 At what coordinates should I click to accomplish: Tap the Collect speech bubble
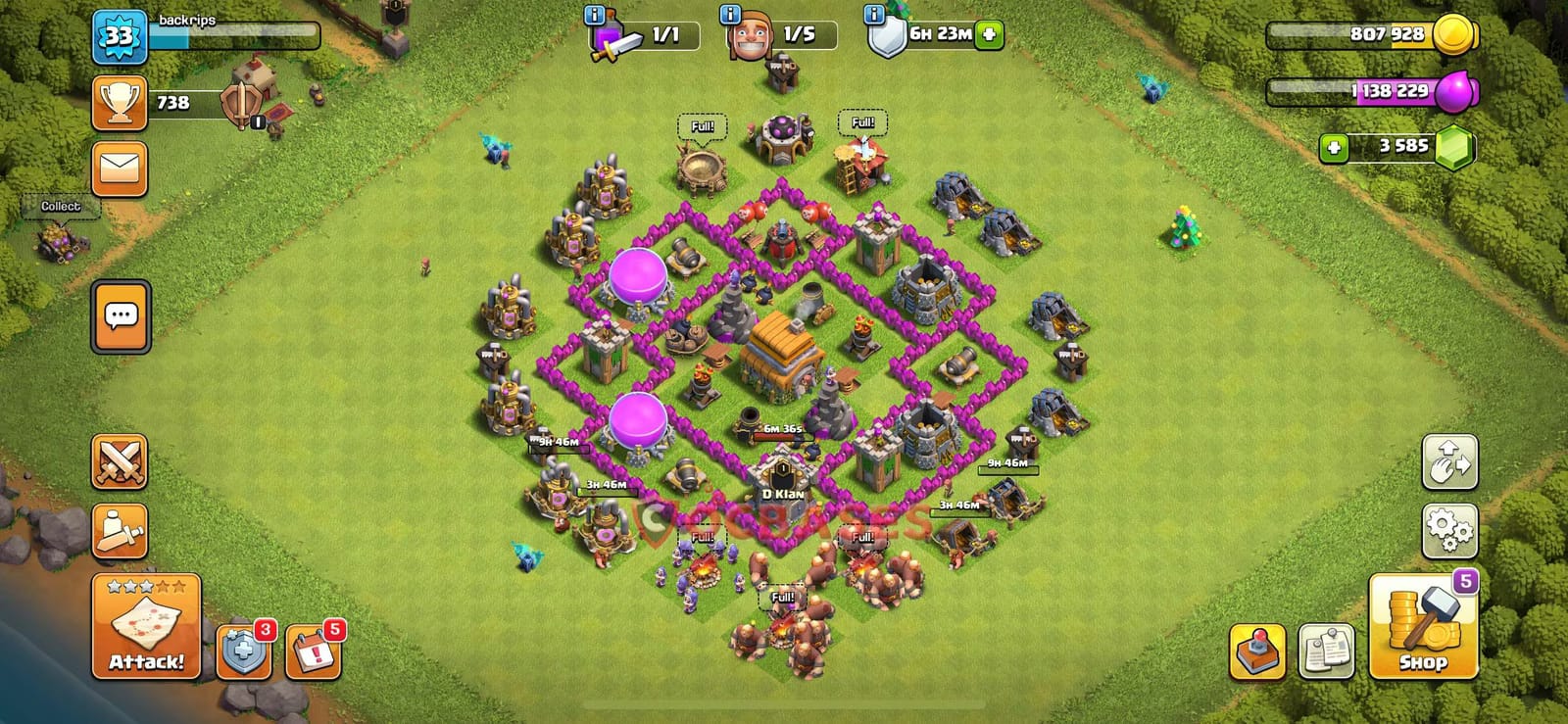tap(61, 207)
